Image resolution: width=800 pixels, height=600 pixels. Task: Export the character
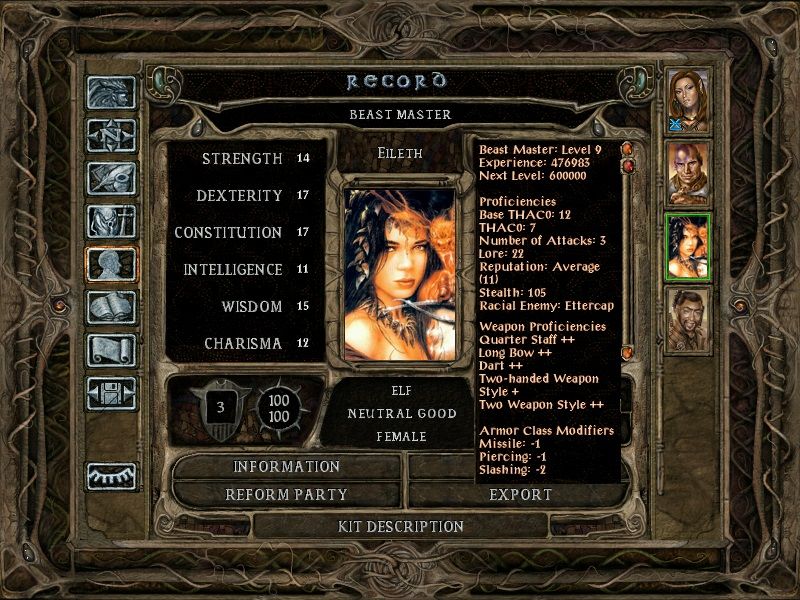520,494
